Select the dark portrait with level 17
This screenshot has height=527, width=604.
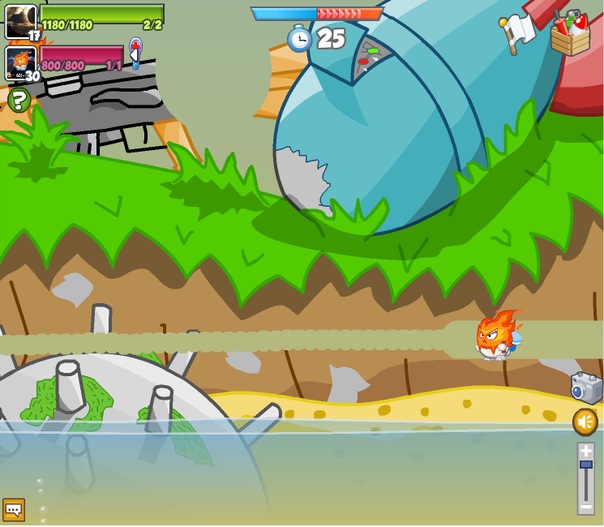21,20
